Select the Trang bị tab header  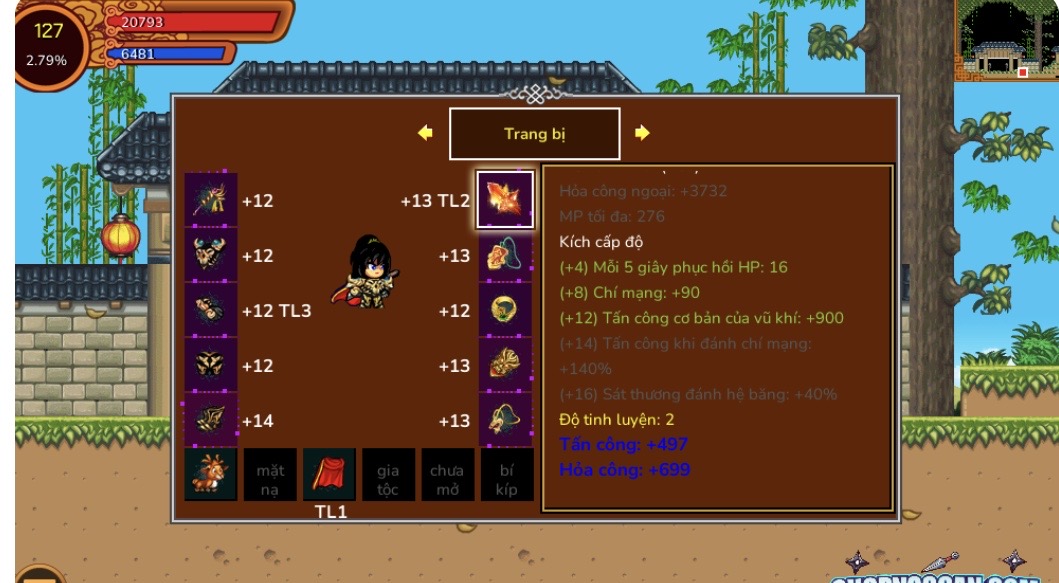point(534,134)
